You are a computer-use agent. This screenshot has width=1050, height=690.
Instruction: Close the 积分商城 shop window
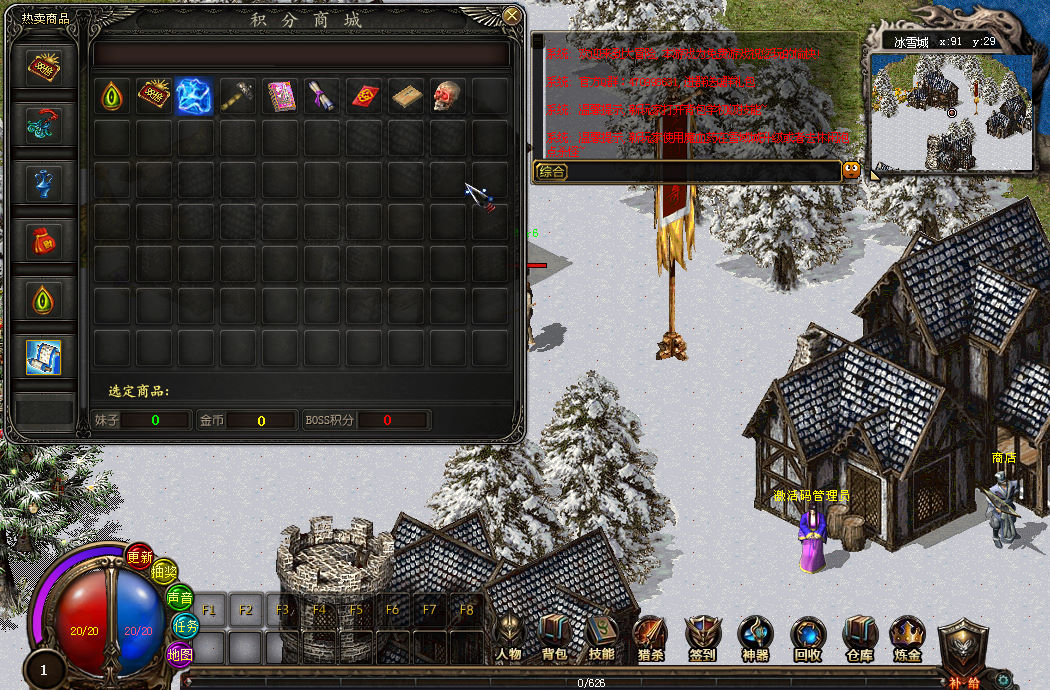click(512, 16)
